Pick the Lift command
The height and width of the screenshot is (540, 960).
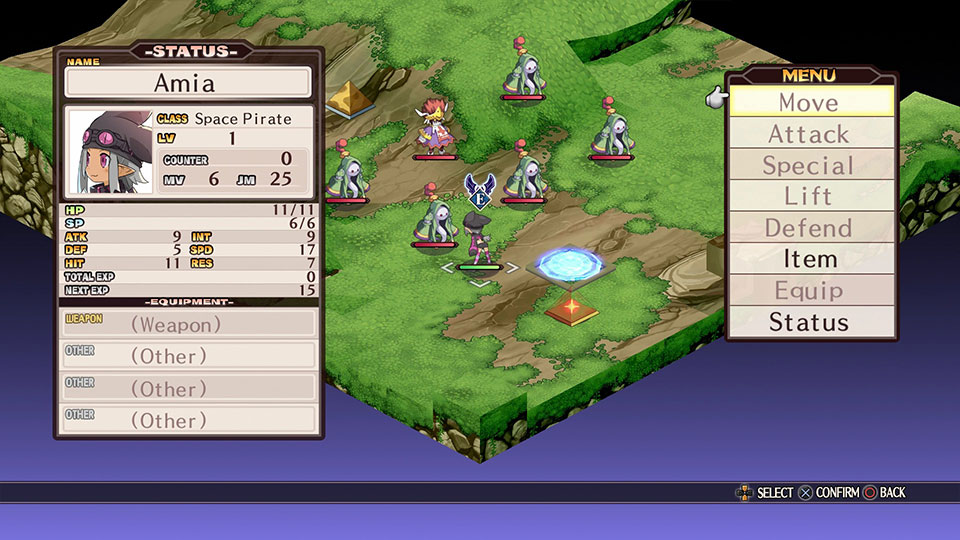click(x=810, y=197)
